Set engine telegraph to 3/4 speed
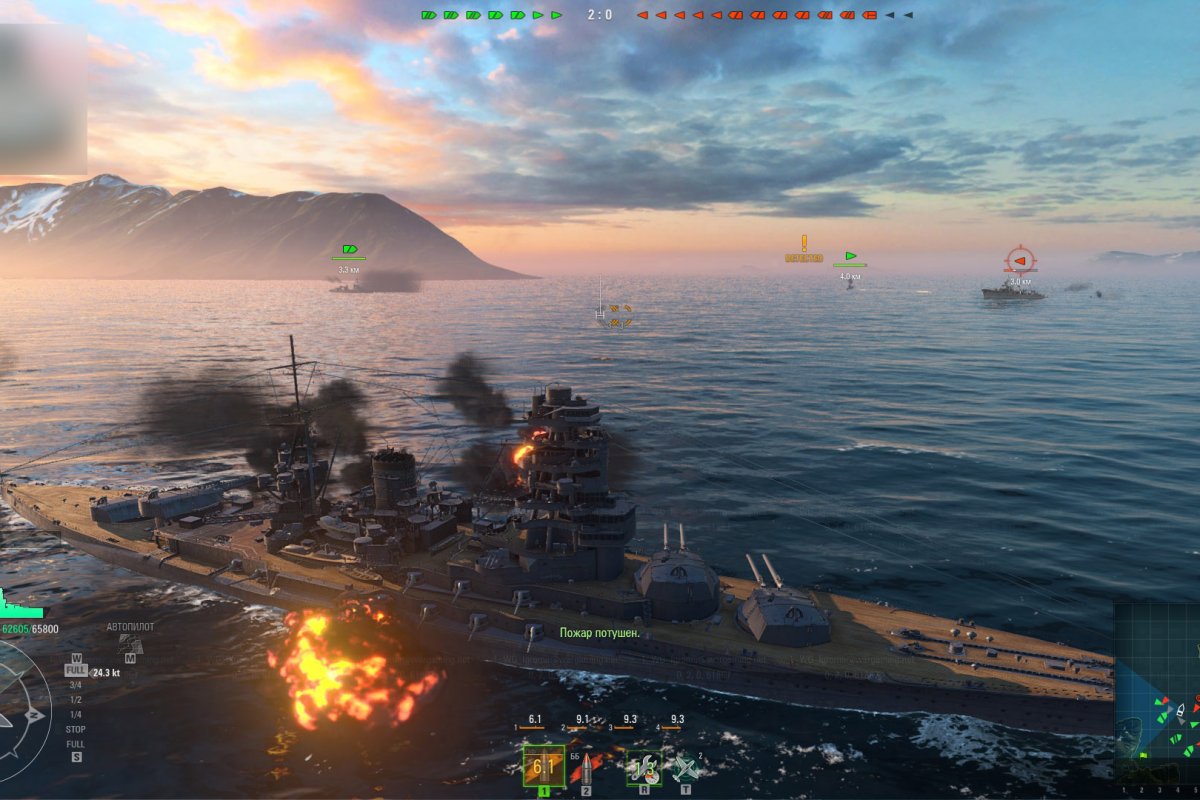Viewport: 1200px width, 800px height. click(75, 685)
